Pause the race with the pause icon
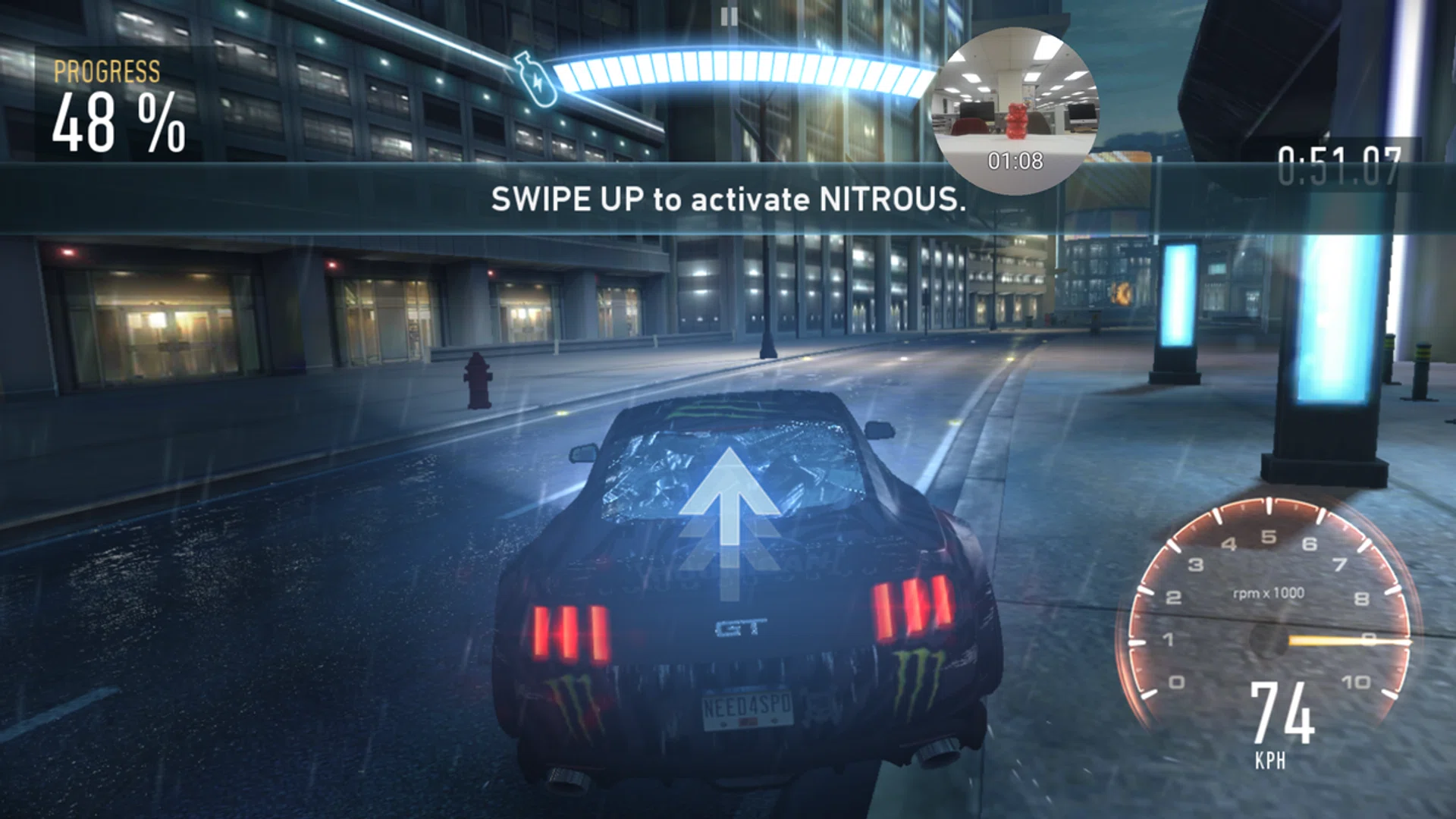This screenshot has width=1456, height=819. pyautogui.click(x=729, y=17)
